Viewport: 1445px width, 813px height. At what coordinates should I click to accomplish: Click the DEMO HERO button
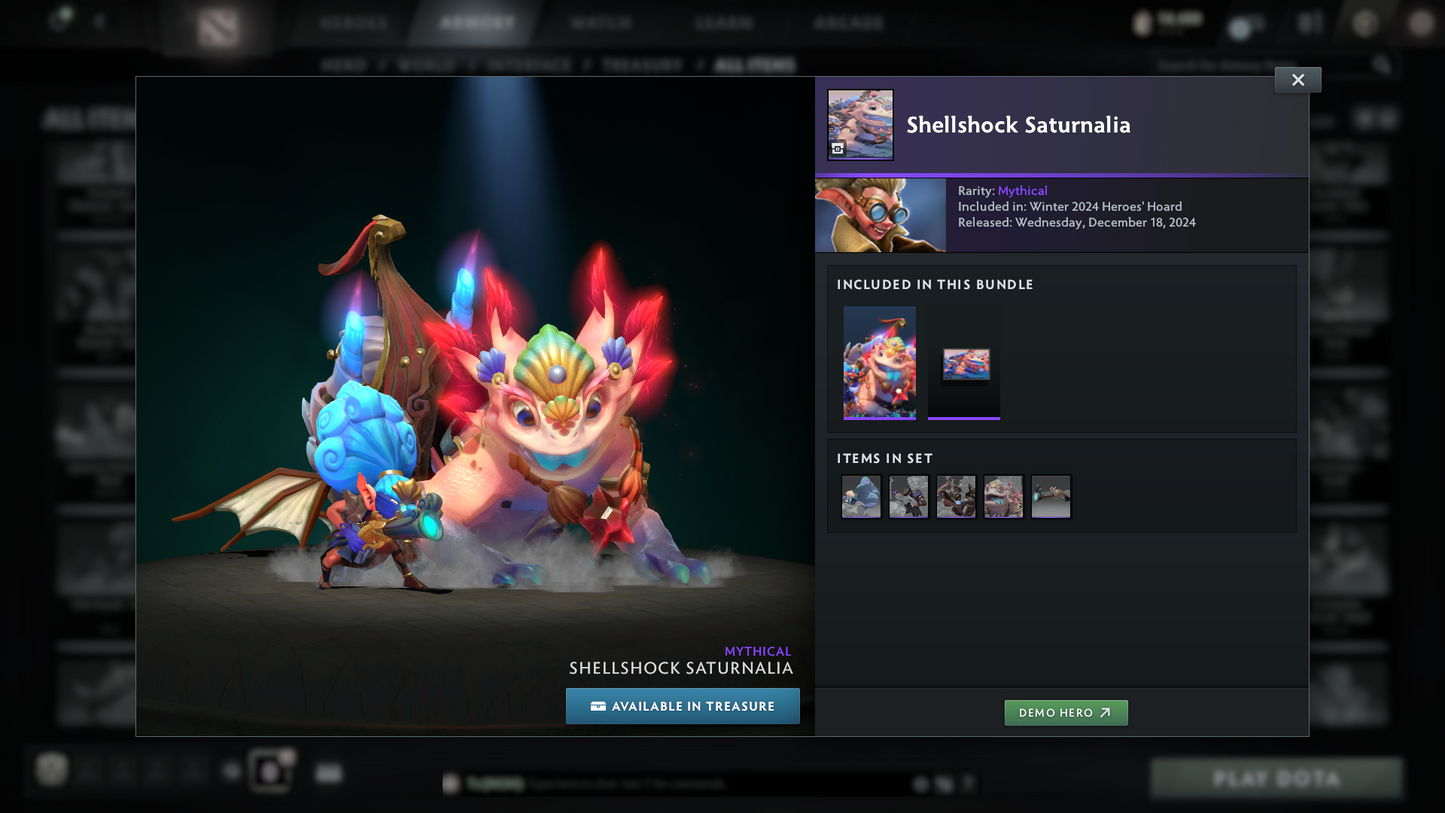tap(1066, 712)
